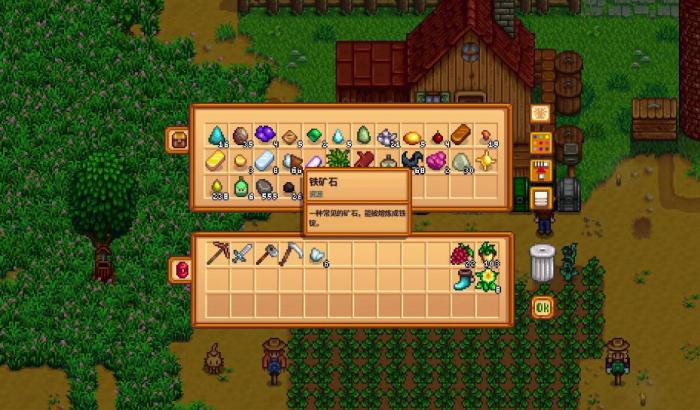Choose the axe tool slot

point(265,255)
